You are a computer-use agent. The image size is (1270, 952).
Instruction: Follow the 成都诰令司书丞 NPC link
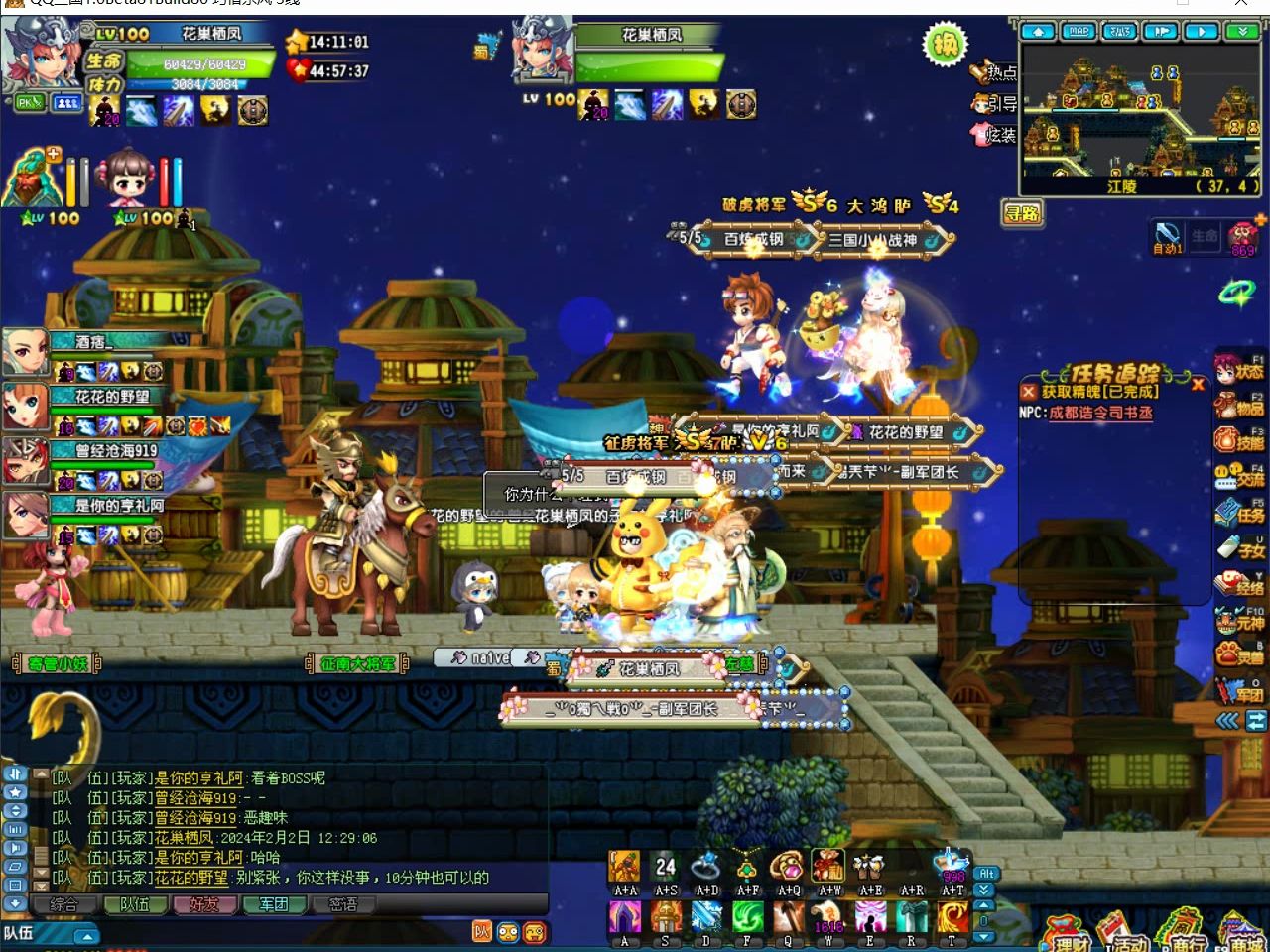(1100, 413)
